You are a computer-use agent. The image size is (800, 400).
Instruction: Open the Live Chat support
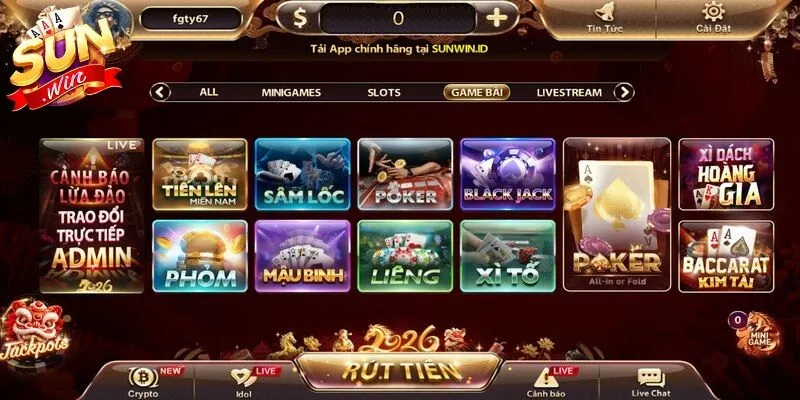click(650, 381)
